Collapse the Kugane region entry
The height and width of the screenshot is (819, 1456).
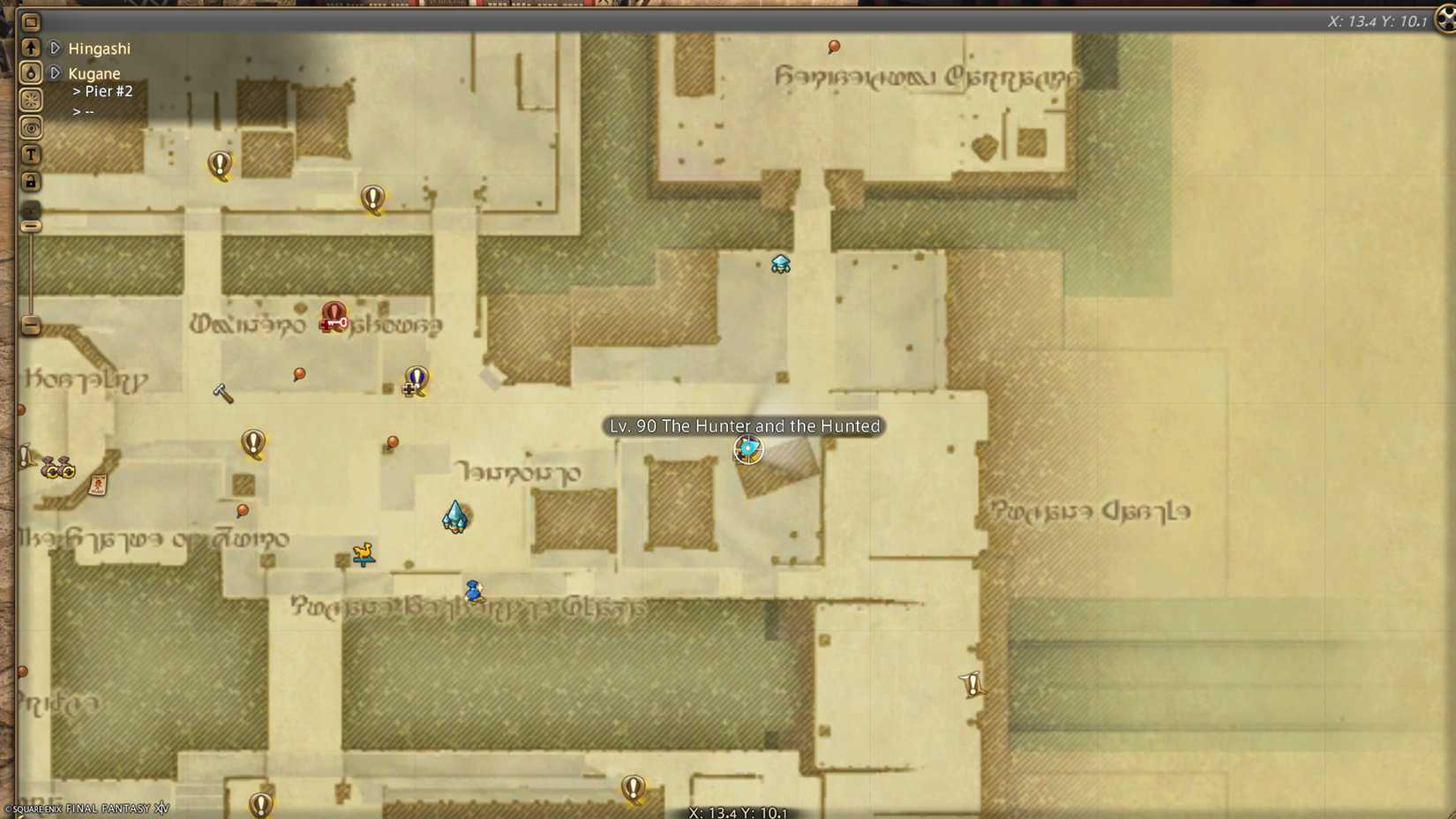point(55,74)
